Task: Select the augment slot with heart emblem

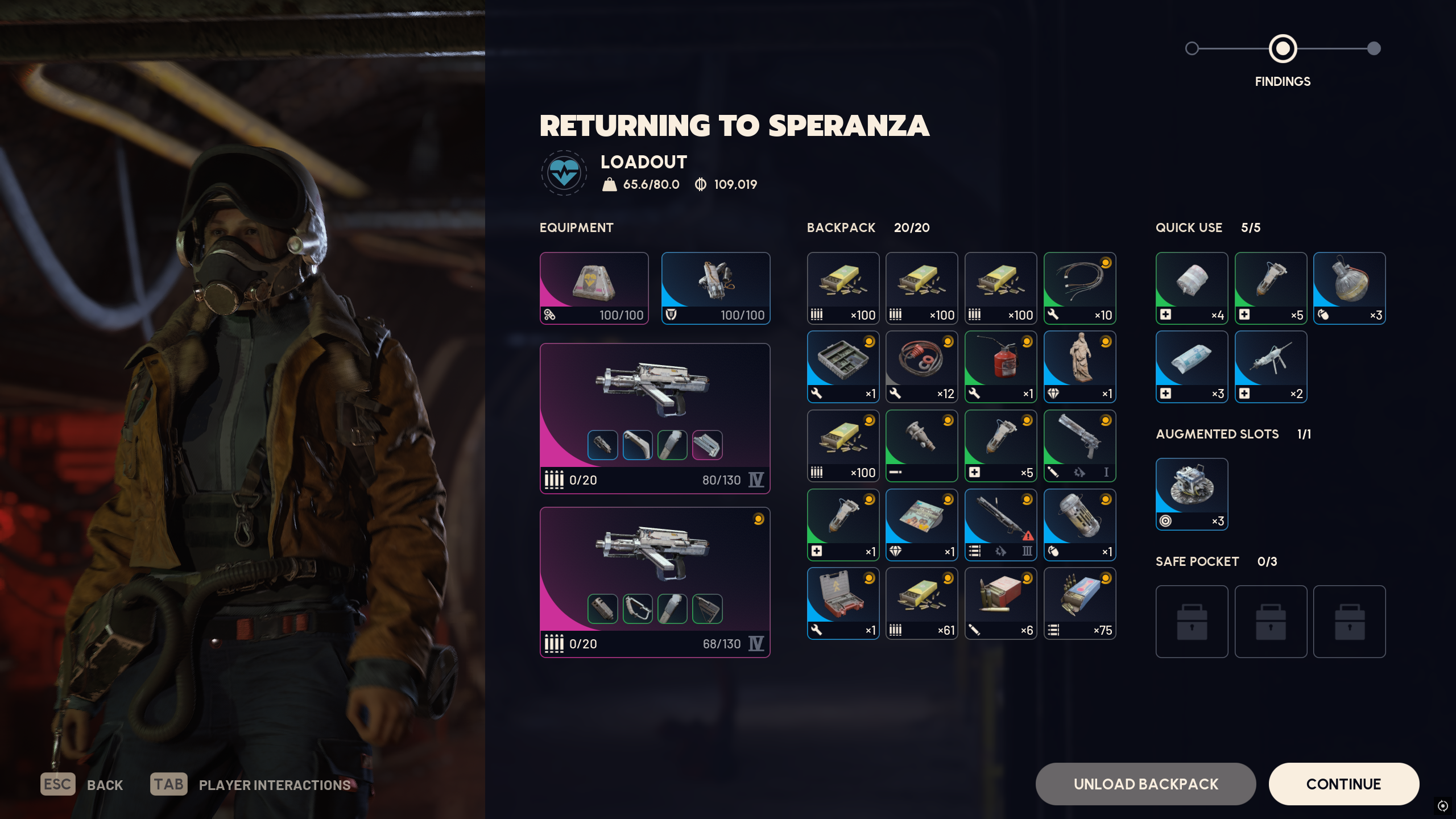Action: coord(594,288)
